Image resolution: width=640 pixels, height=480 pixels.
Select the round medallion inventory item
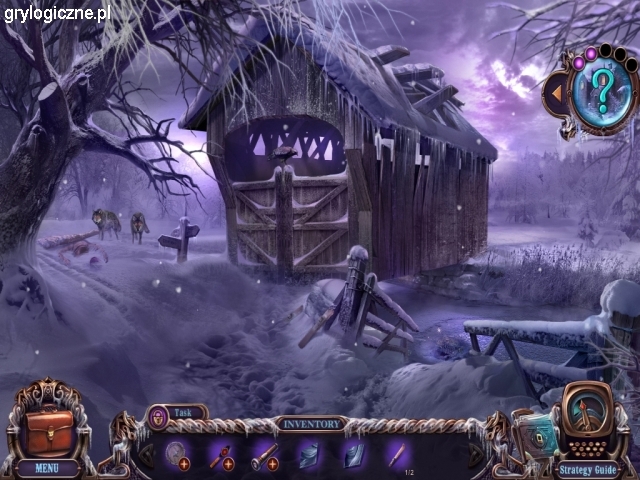(x=176, y=452)
